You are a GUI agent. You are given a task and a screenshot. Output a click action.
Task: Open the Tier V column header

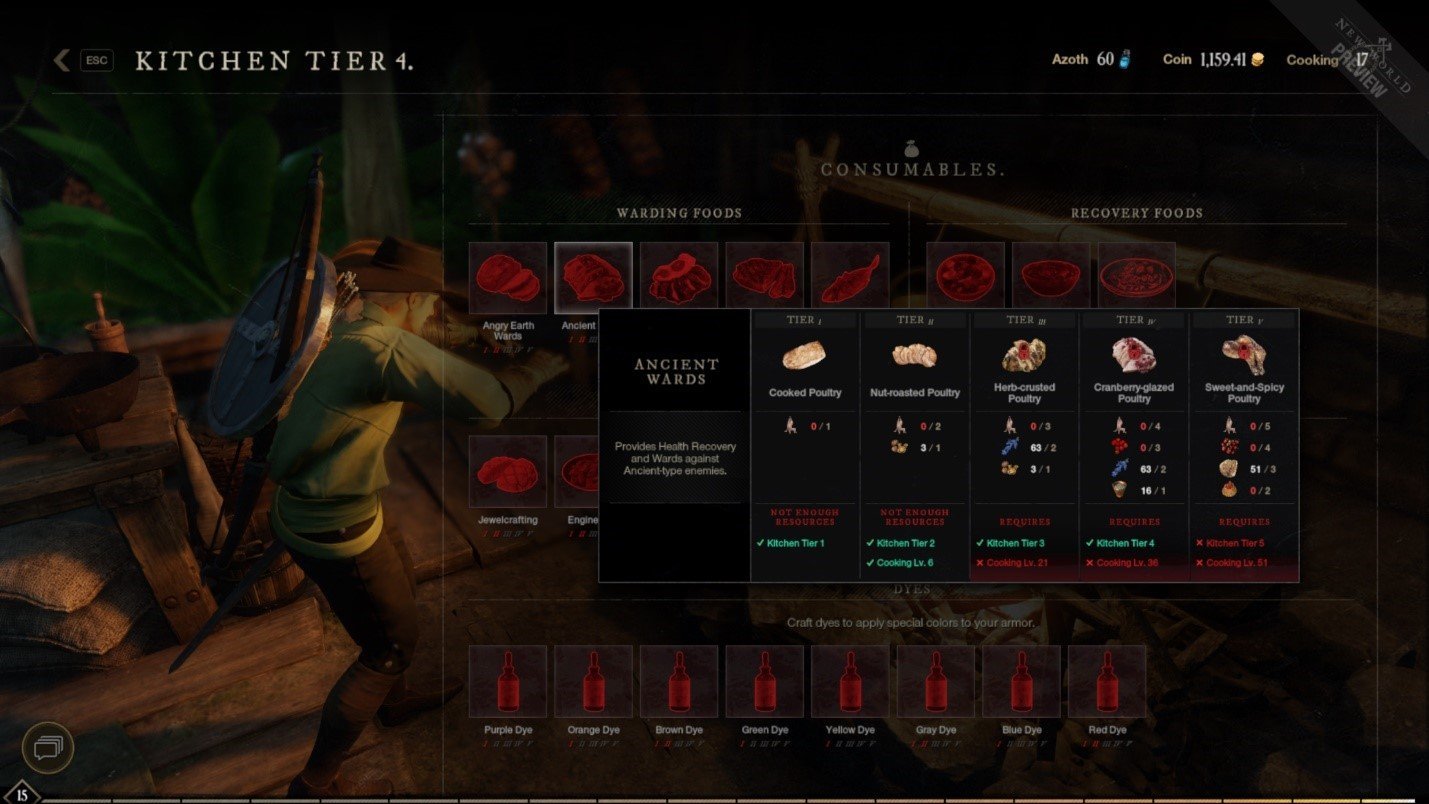click(1242, 318)
